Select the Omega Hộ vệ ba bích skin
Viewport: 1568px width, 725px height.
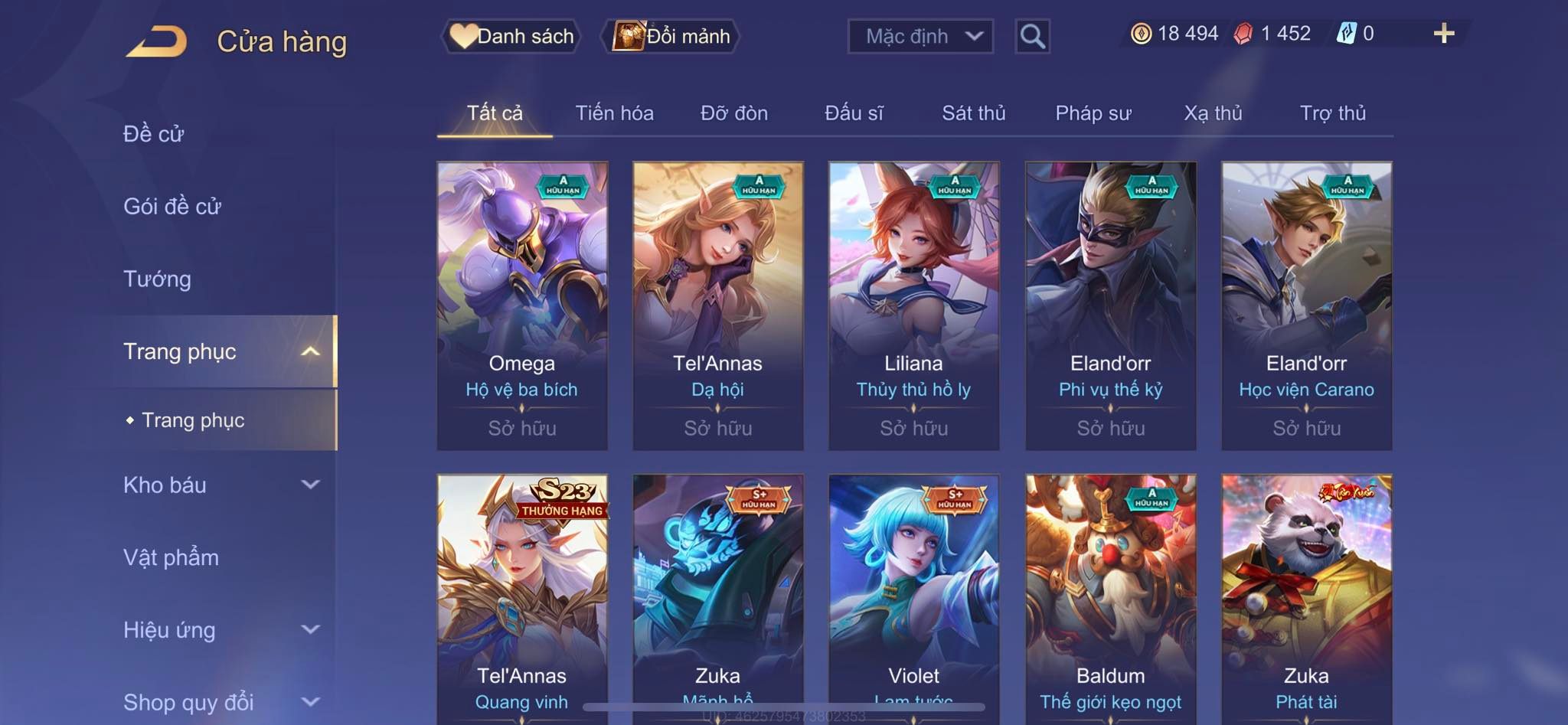522,305
